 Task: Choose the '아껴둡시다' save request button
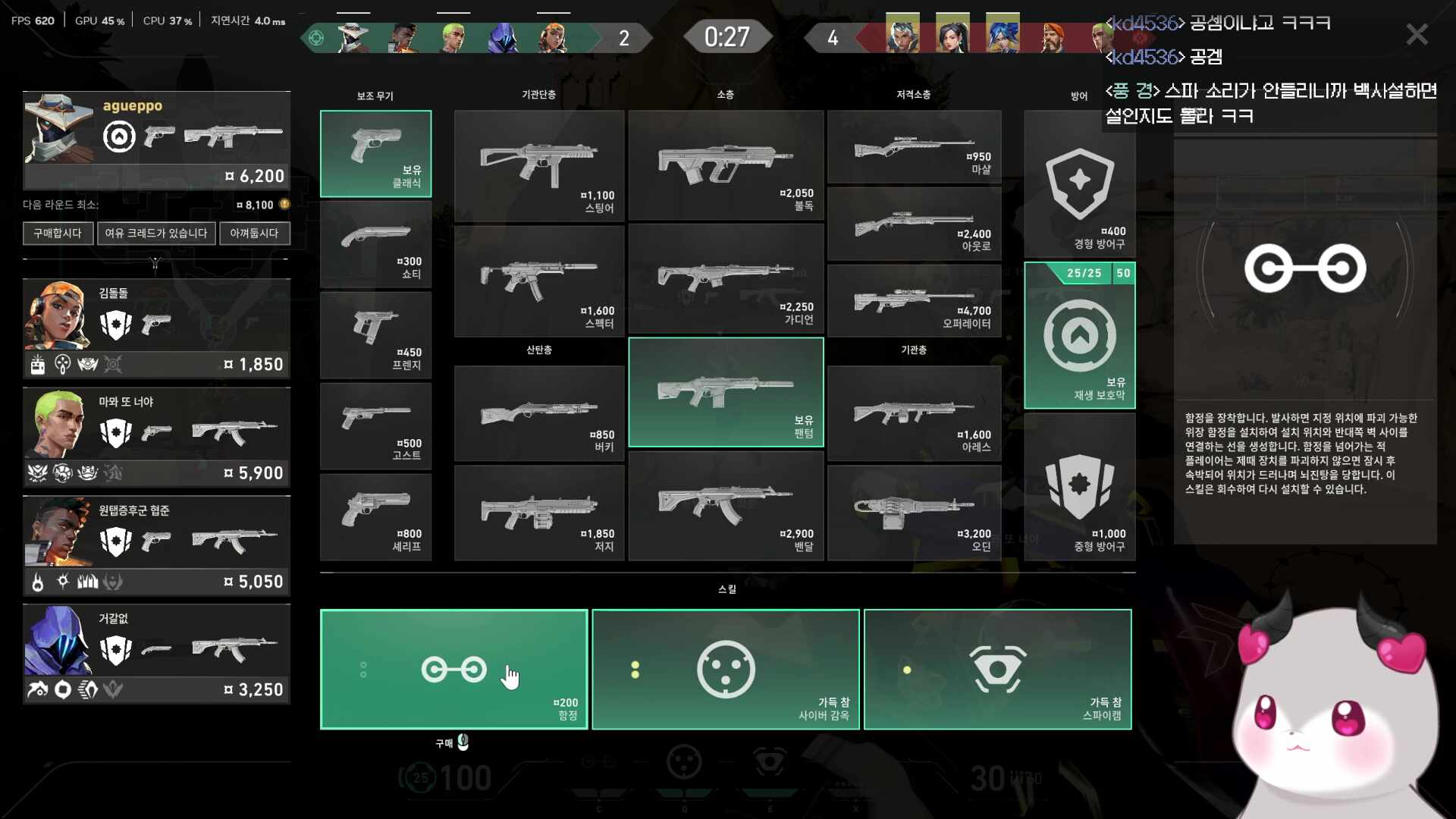pyautogui.click(x=254, y=234)
